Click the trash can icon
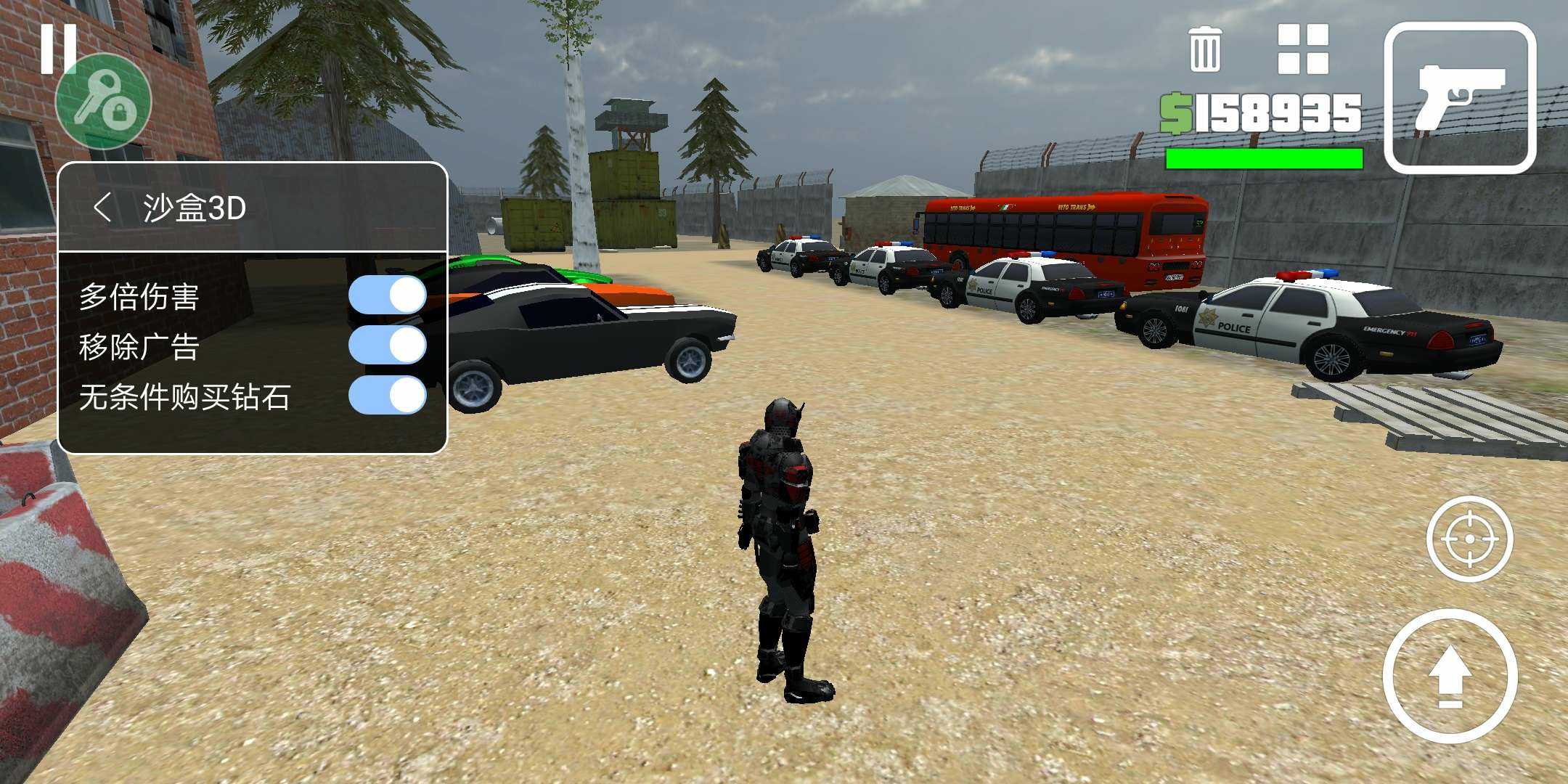This screenshot has width=1568, height=784. click(x=1205, y=49)
